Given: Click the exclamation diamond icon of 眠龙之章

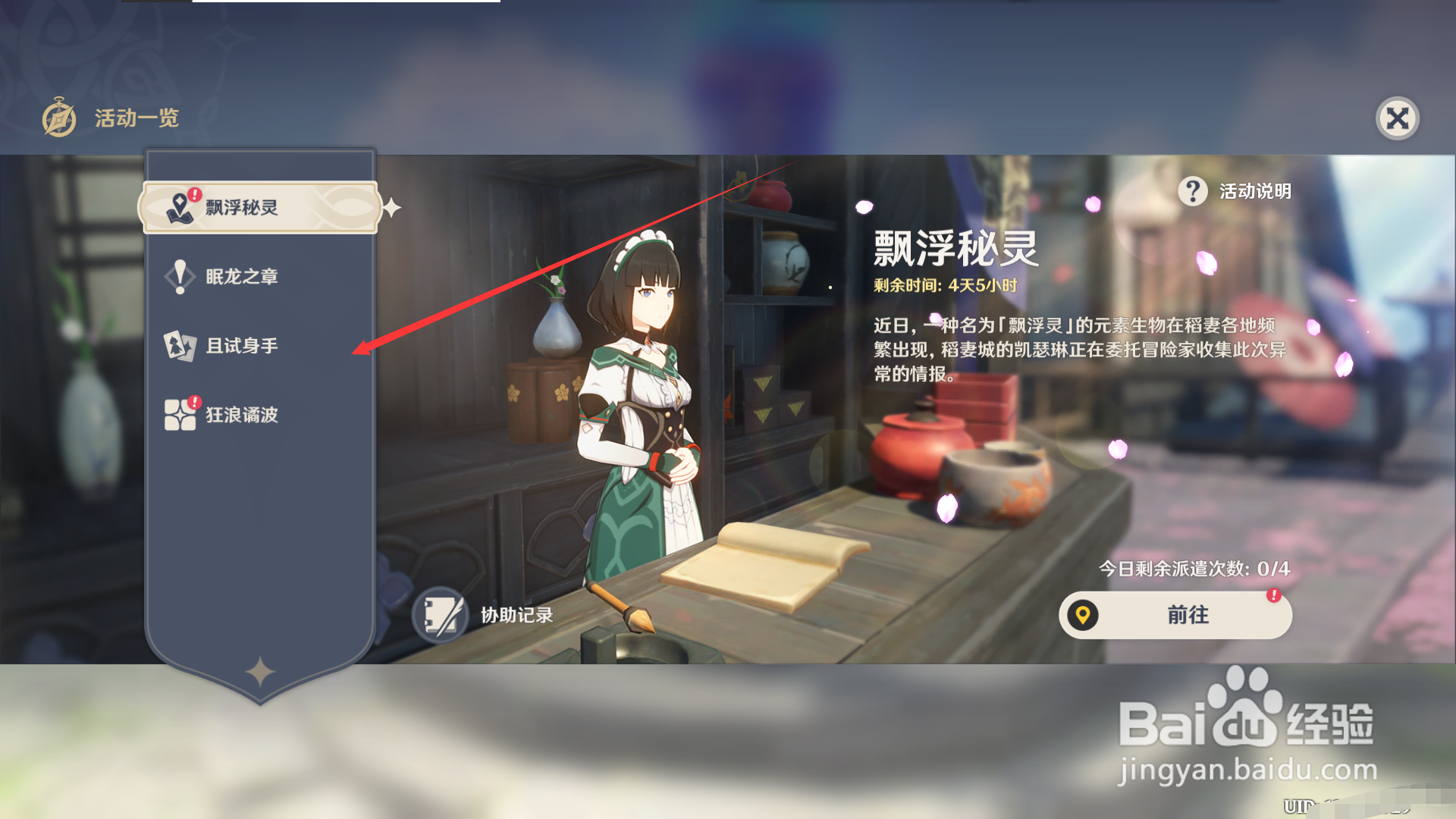Looking at the screenshot, I should coord(180,276).
